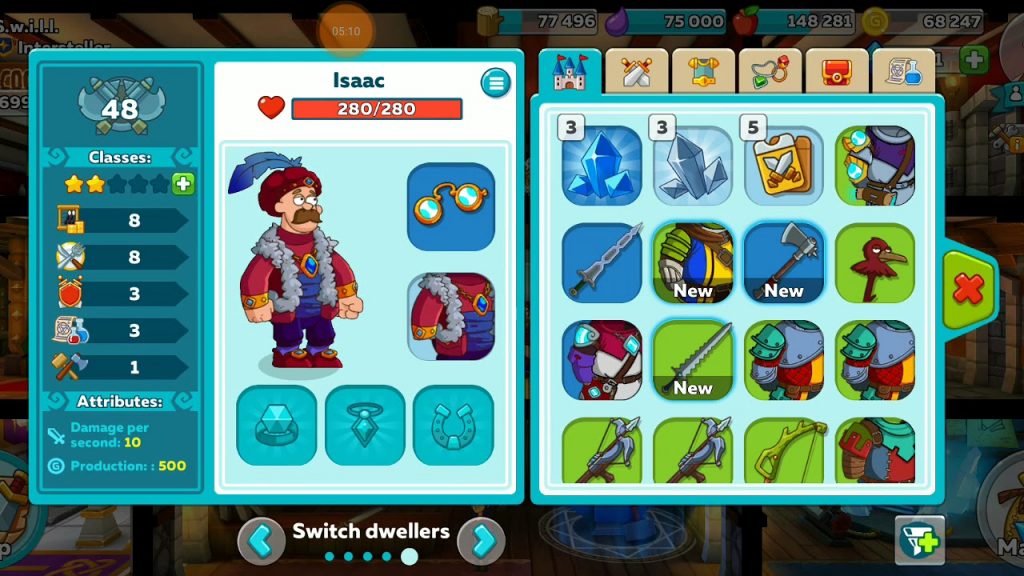The width and height of the screenshot is (1024, 576).
Task: Open Isaac's round options menu button
Action: [495, 83]
